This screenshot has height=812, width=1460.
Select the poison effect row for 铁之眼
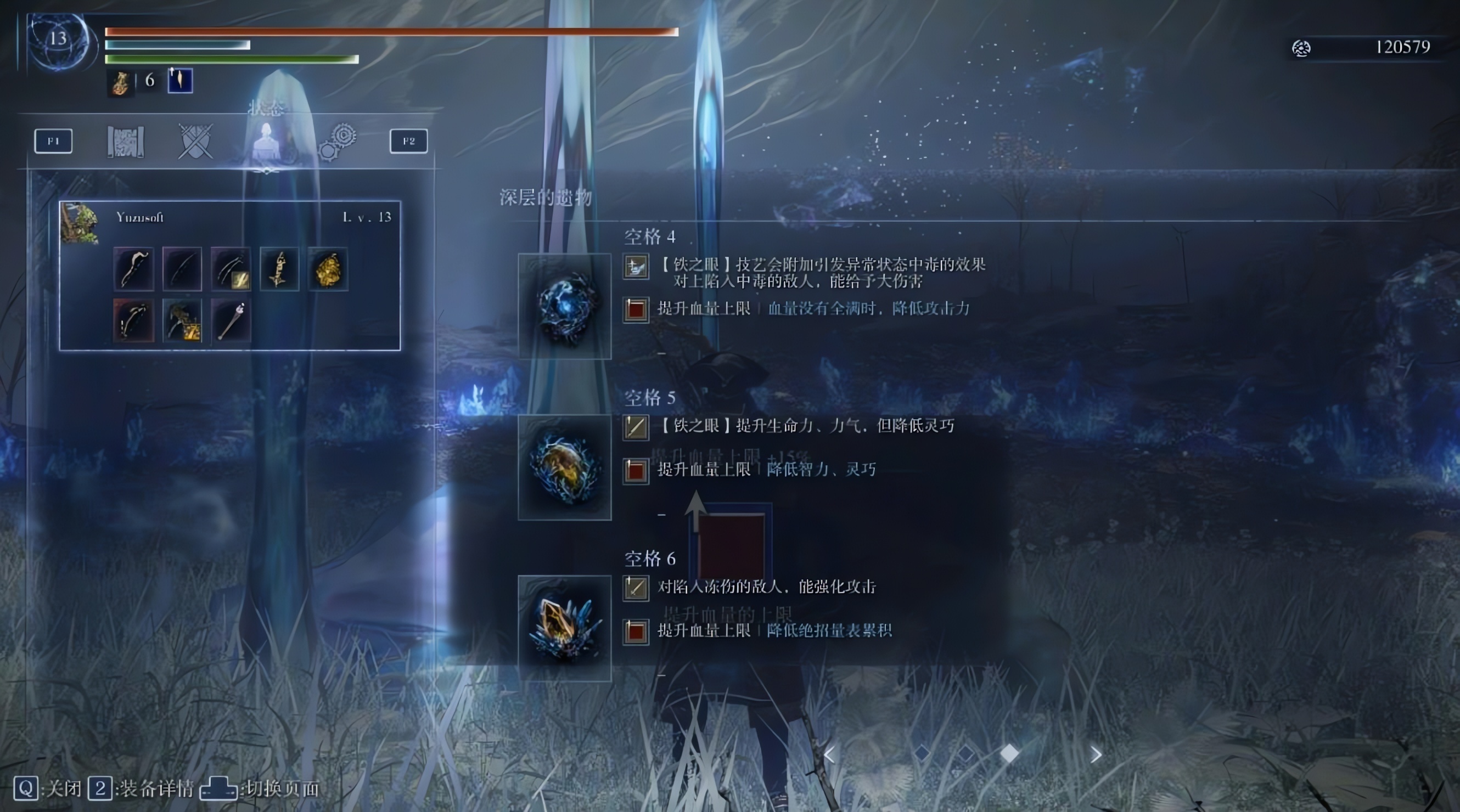click(x=822, y=273)
